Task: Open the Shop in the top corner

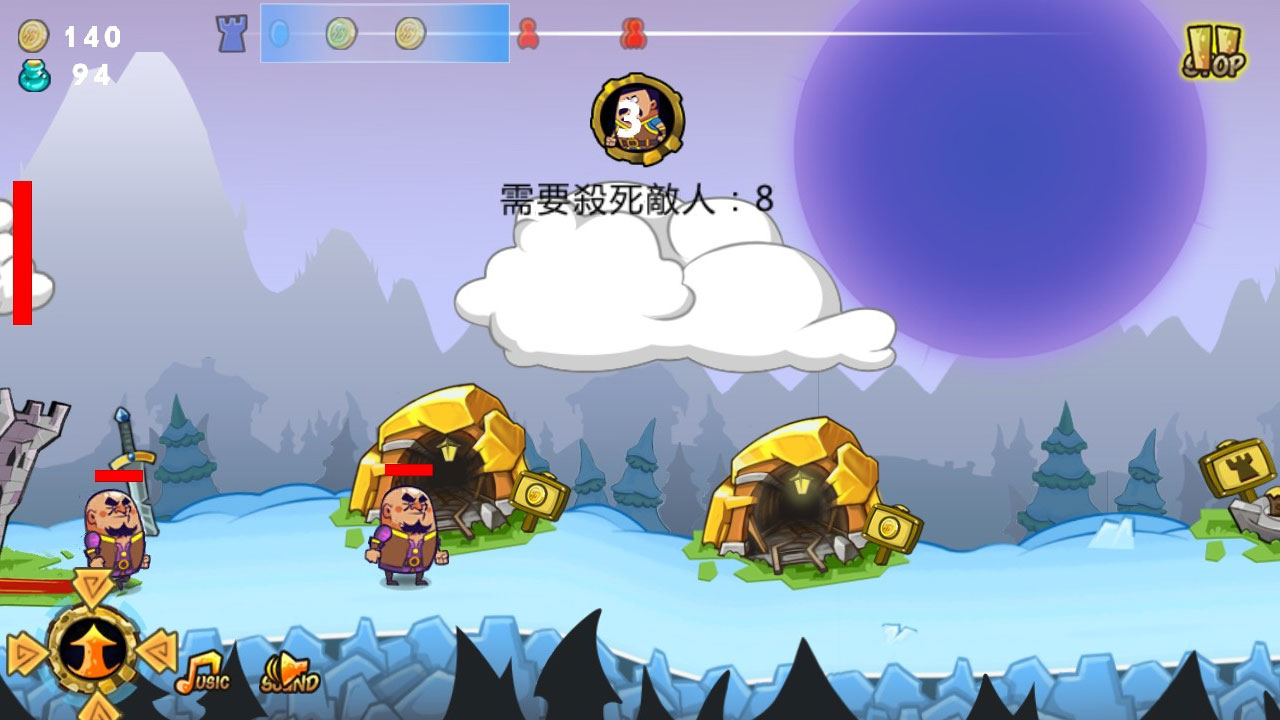Action: coord(1213,52)
